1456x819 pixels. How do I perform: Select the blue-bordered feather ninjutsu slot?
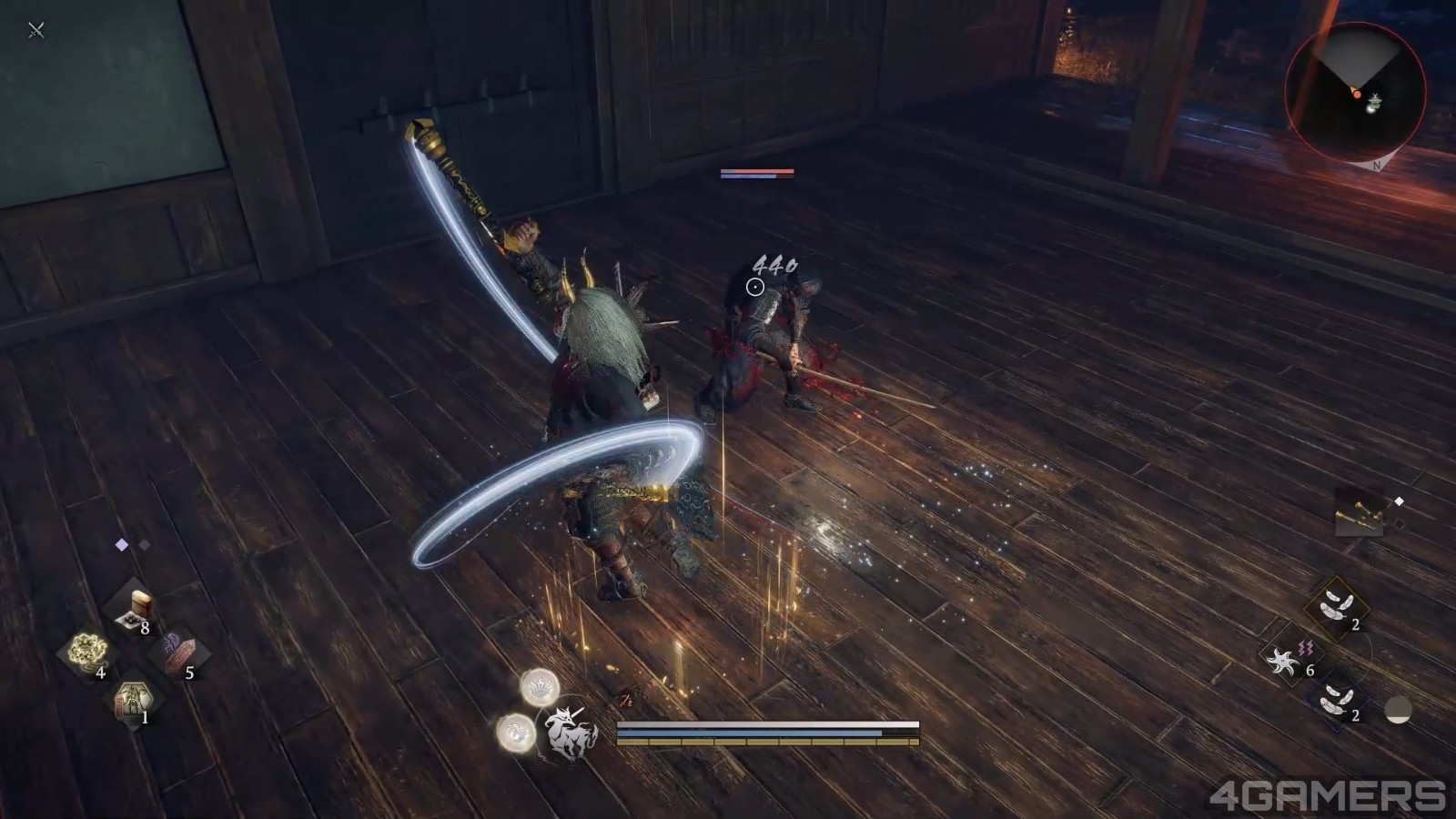1333,701
